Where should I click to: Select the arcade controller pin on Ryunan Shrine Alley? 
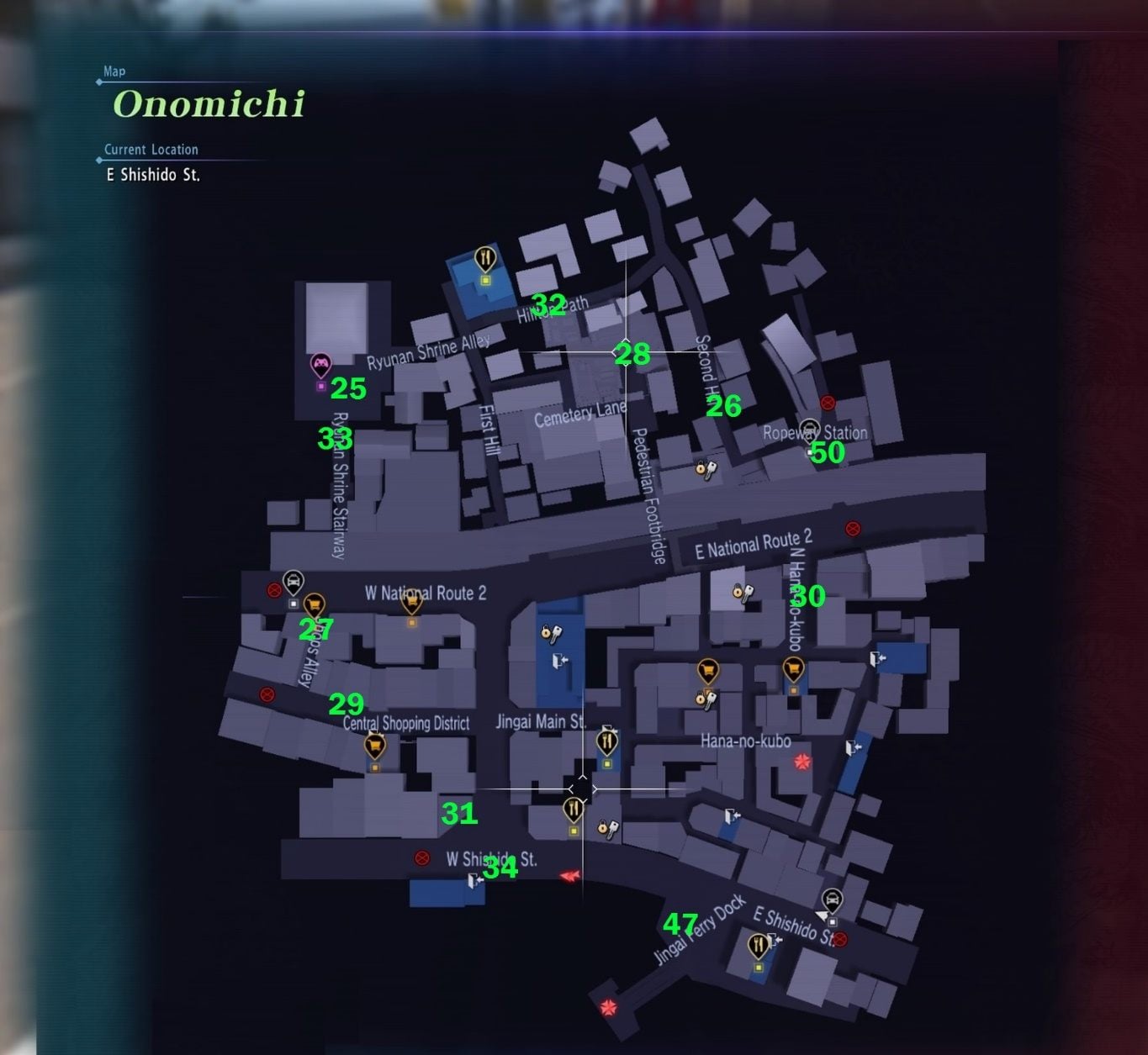[x=320, y=363]
